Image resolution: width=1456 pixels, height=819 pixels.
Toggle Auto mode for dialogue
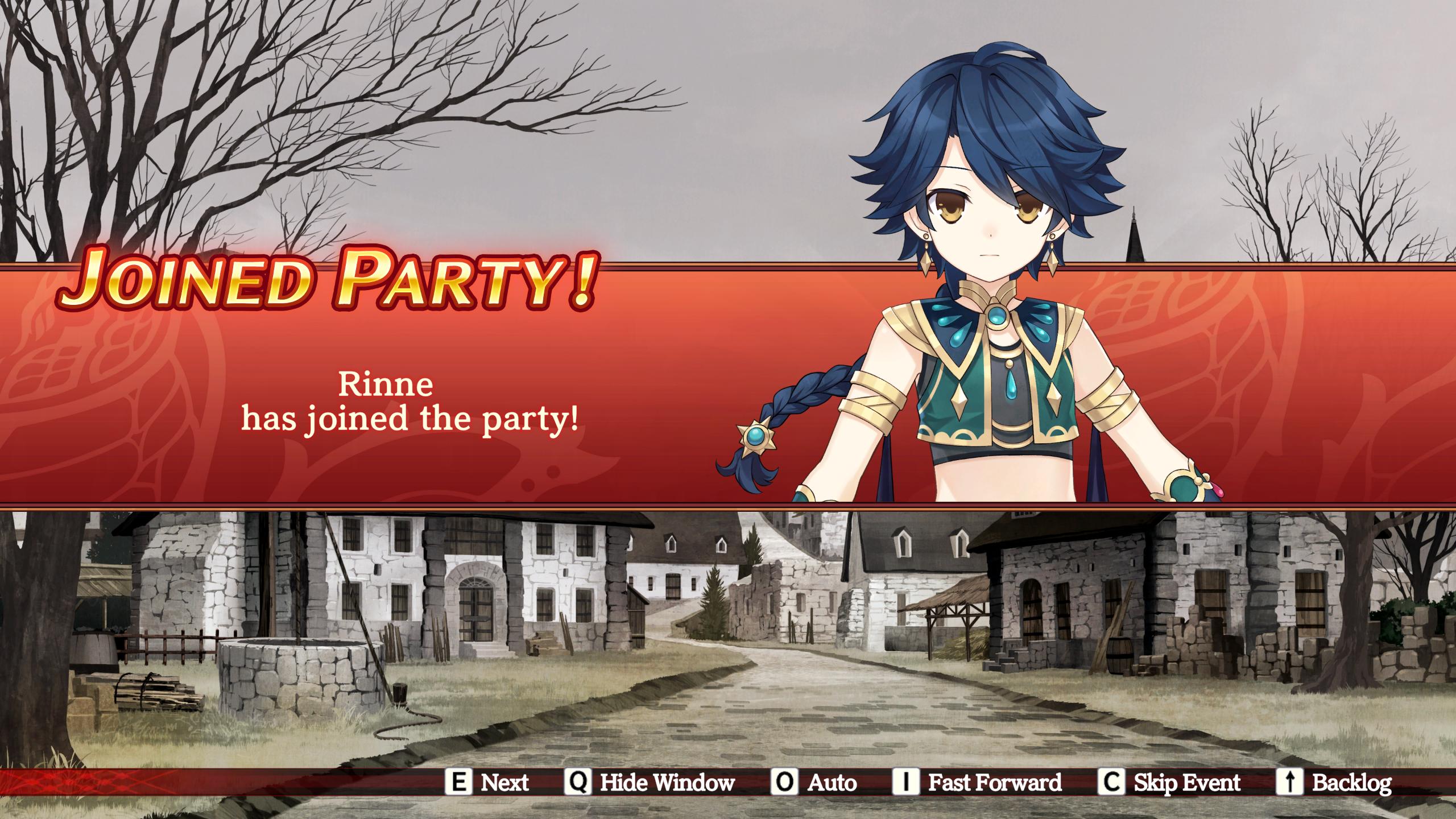click(x=814, y=783)
